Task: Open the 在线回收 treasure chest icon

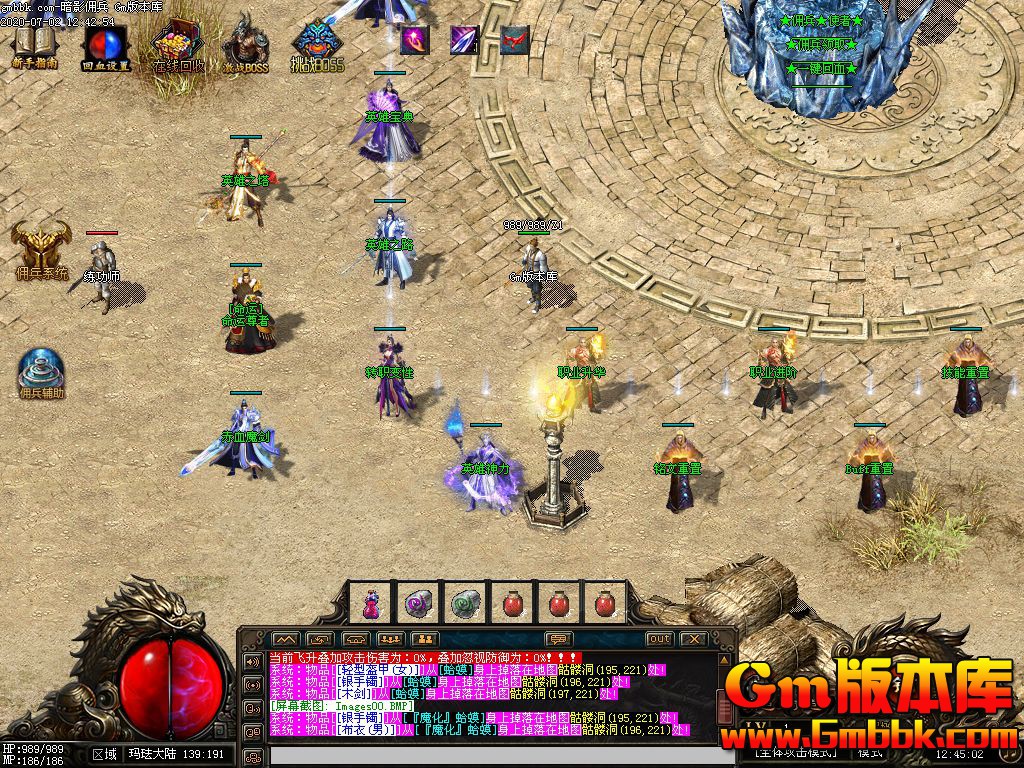Action: [x=178, y=43]
